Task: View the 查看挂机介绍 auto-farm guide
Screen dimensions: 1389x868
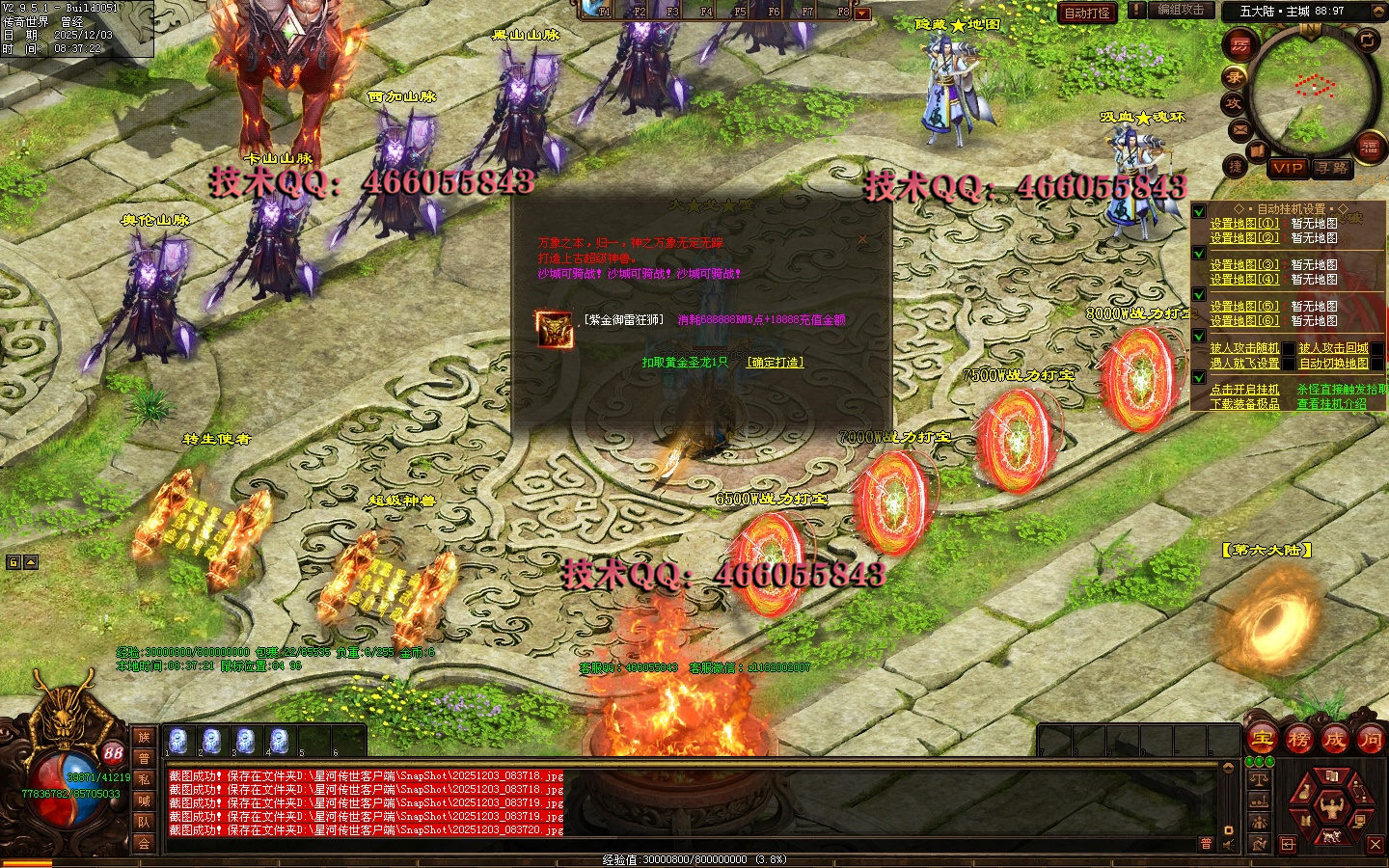Action: coord(1331,404)
